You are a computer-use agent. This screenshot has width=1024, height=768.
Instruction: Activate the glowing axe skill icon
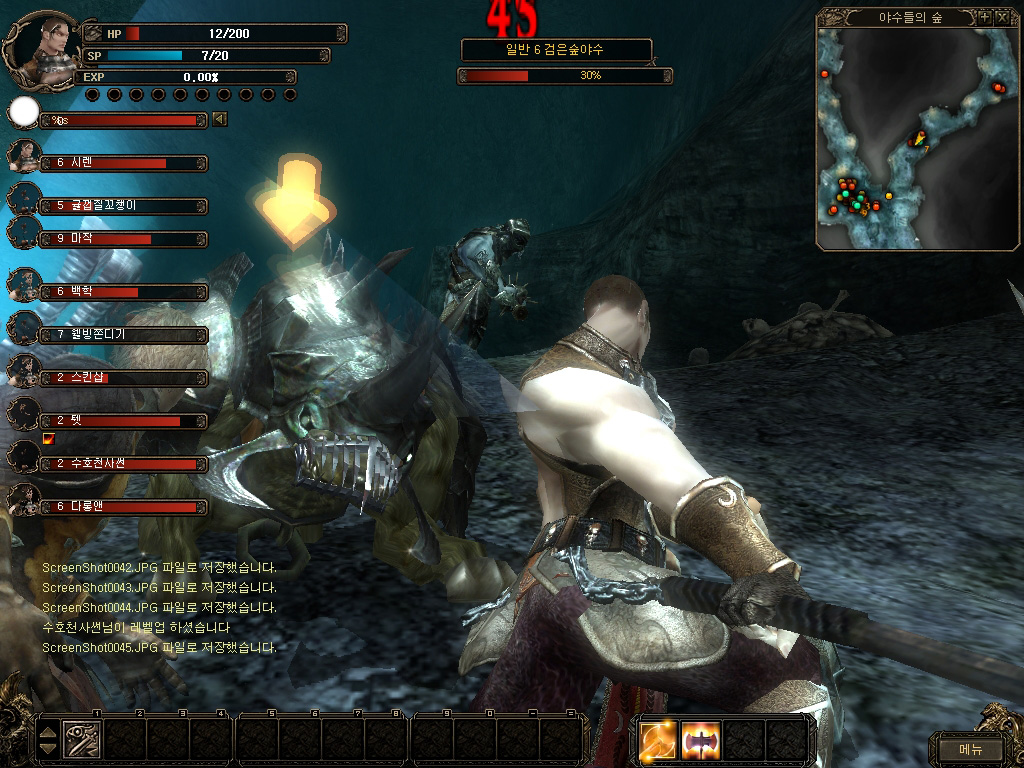(x=701, y=740)
